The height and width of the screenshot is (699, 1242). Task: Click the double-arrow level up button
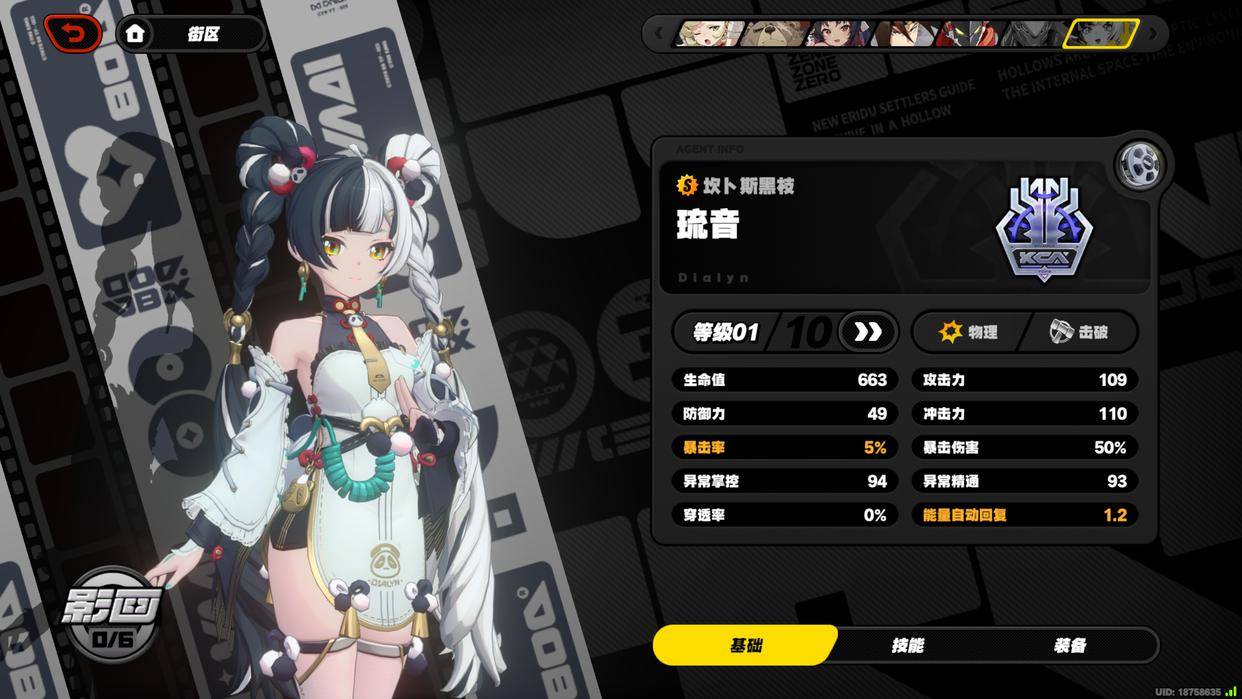(x=867, y=332)
